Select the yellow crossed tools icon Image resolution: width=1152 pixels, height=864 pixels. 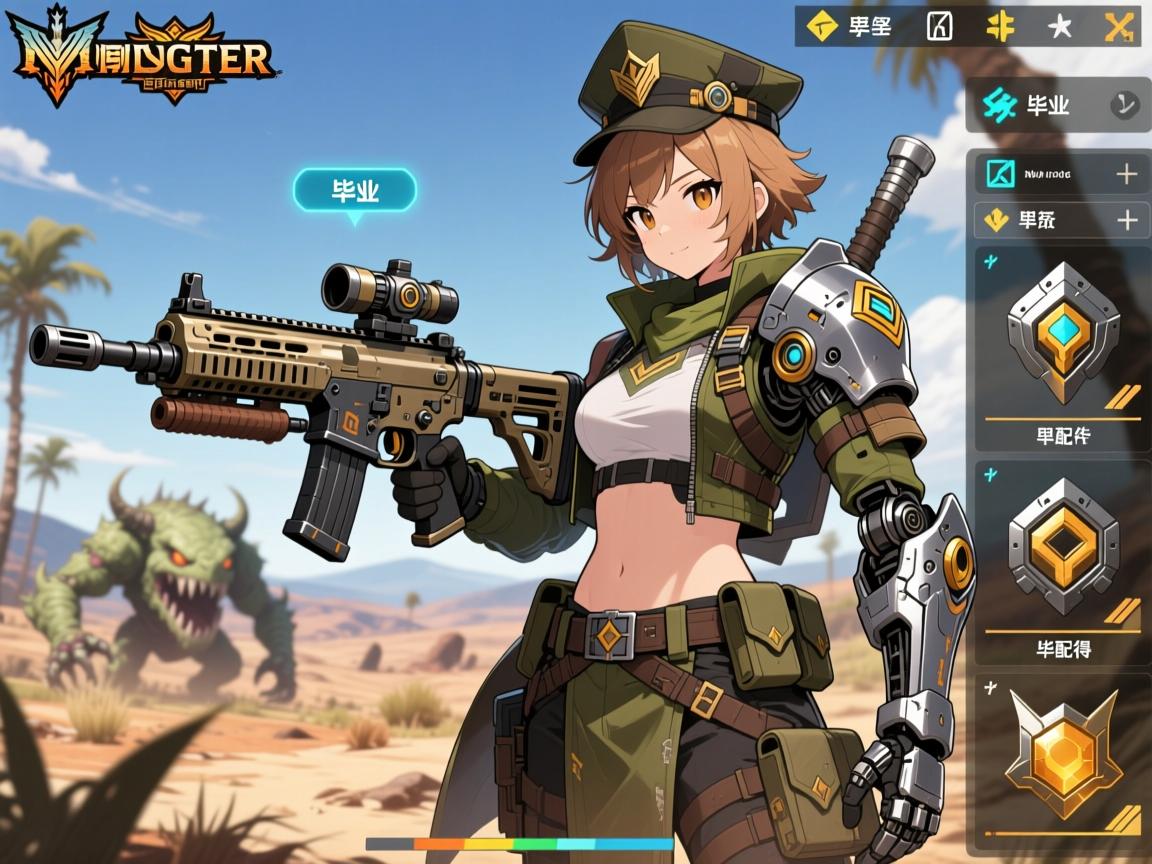coord(1117,26)
